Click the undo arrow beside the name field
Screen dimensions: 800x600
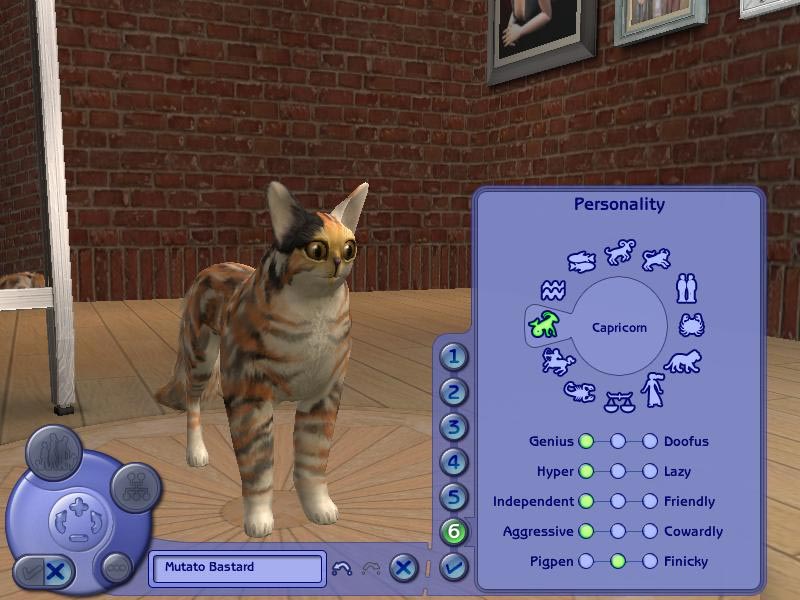pos(340,568)
